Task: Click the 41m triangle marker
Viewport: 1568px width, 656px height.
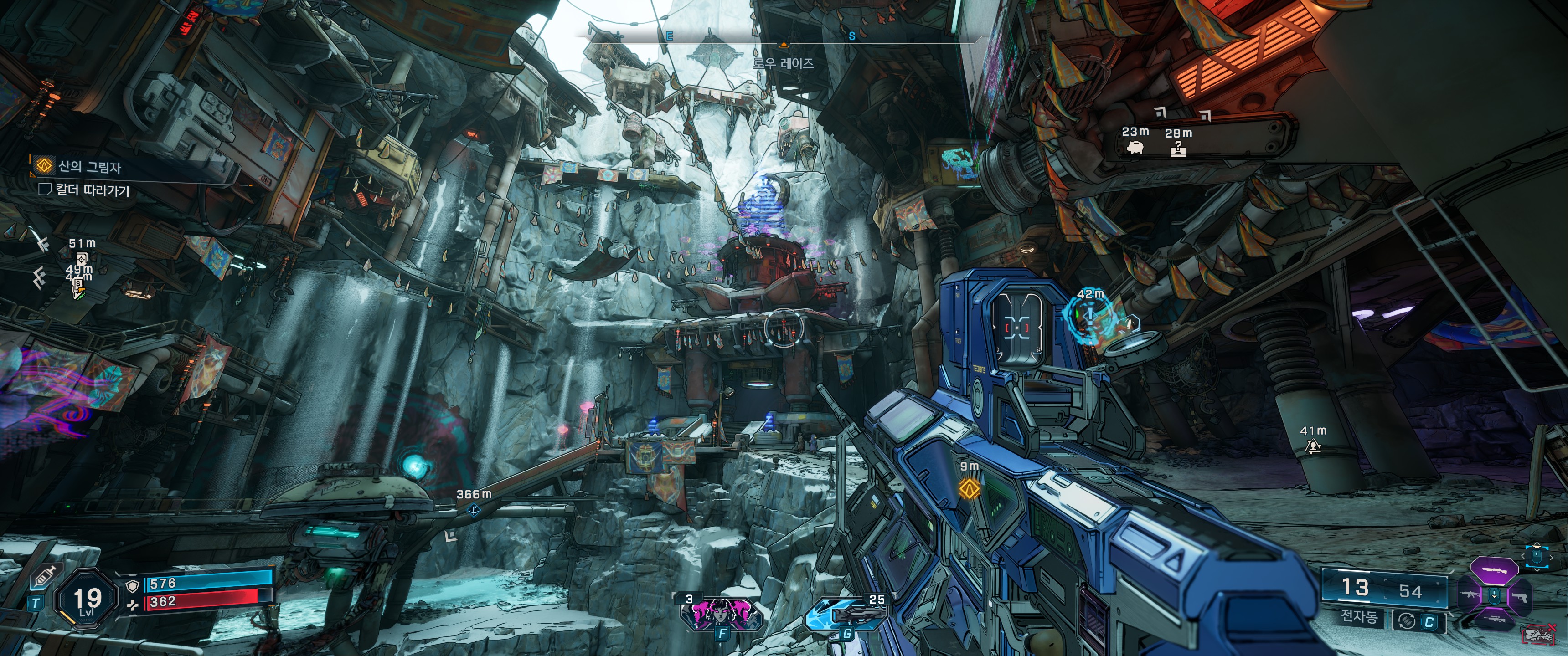Action: click(1313, 447)
